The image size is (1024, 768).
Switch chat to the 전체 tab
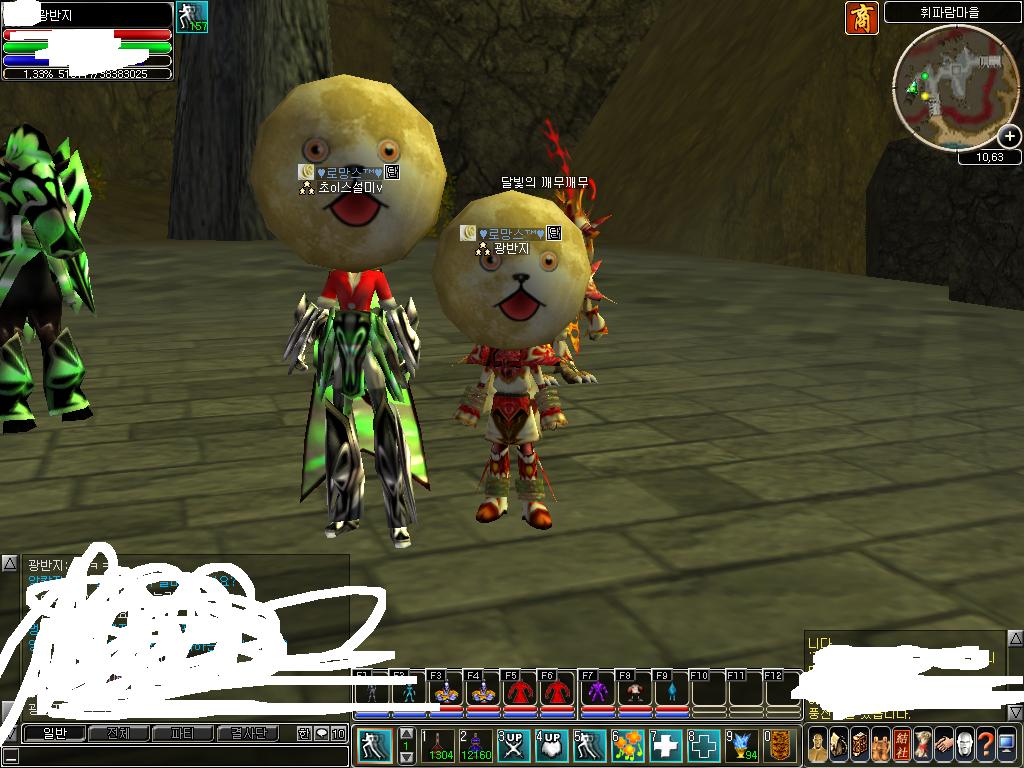117,733
